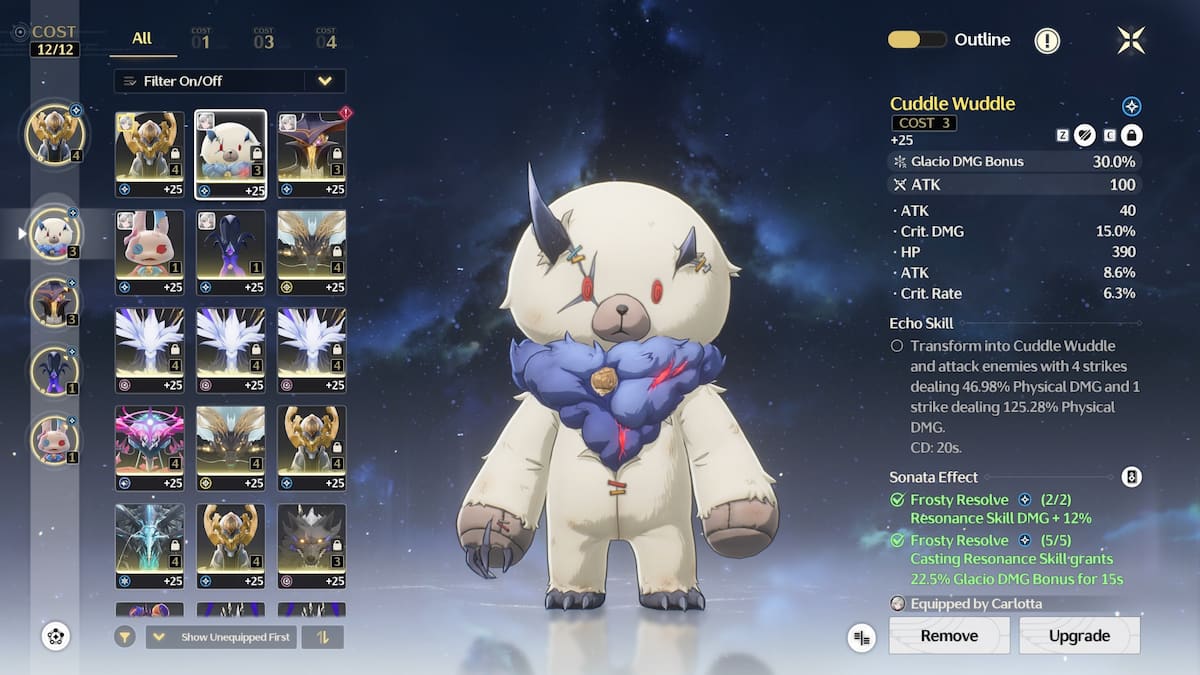1200x675 pixels.
Task: Show only Cost 3 echoes tab
Action: click(263, 39)
